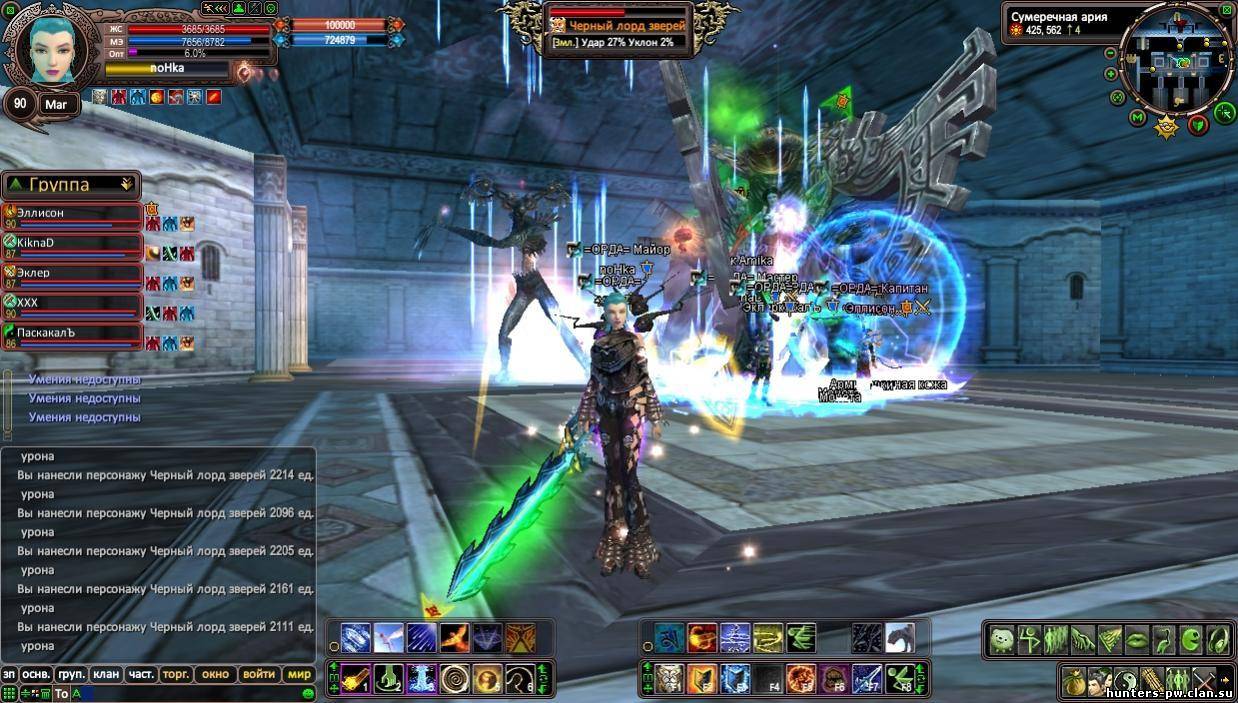
Task: Select the Черный лорд зверей target frame
Action: click(x=620, y=28)
